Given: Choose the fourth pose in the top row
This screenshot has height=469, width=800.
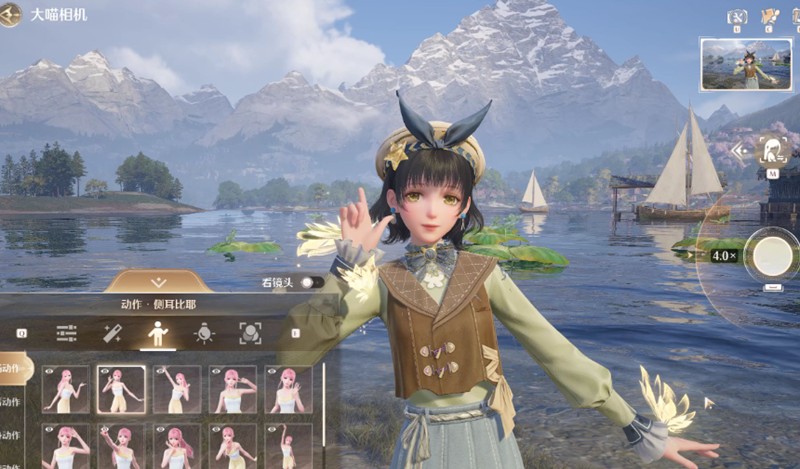Looking at the screenshot, I should point(233,389).
